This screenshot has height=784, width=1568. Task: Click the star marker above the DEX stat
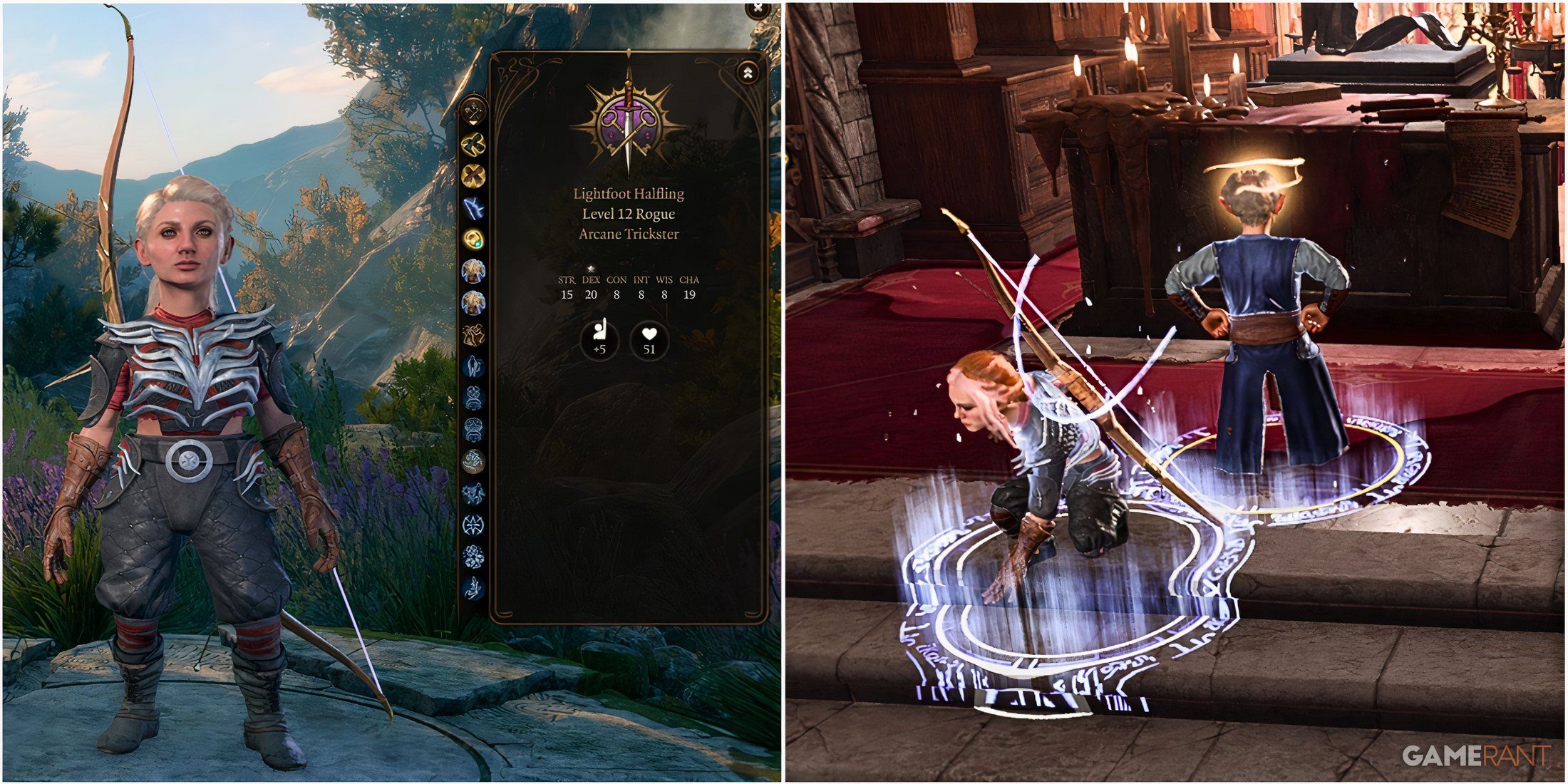(591, 267)
